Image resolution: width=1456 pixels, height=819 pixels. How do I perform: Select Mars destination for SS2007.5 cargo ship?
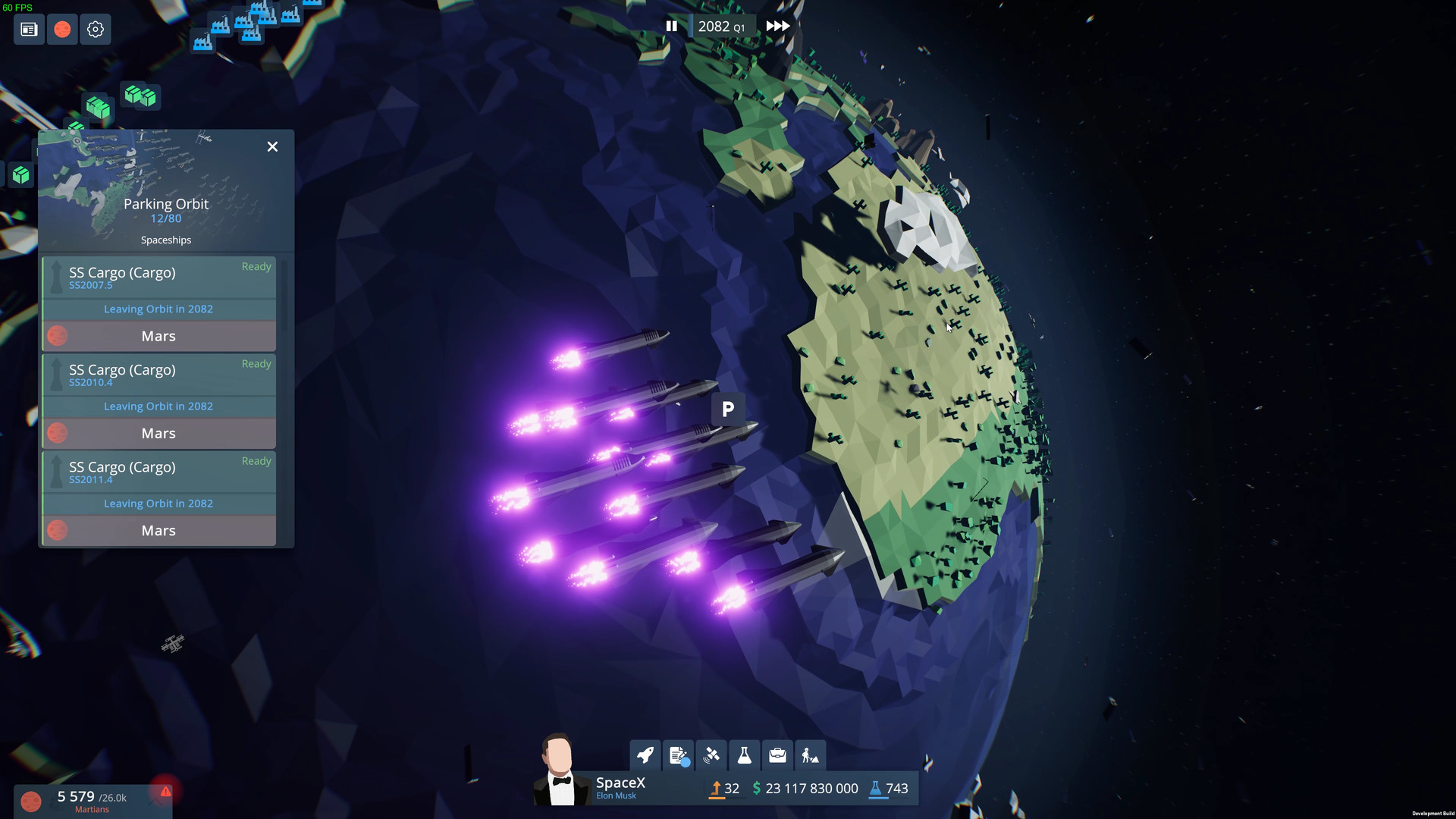(158, 336)
